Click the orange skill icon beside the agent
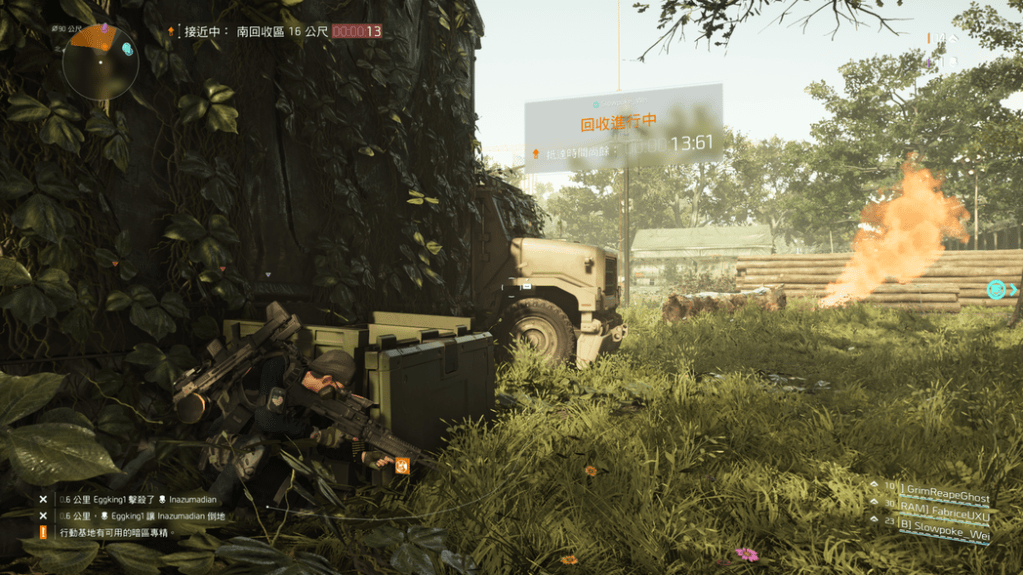 point(402,465)
